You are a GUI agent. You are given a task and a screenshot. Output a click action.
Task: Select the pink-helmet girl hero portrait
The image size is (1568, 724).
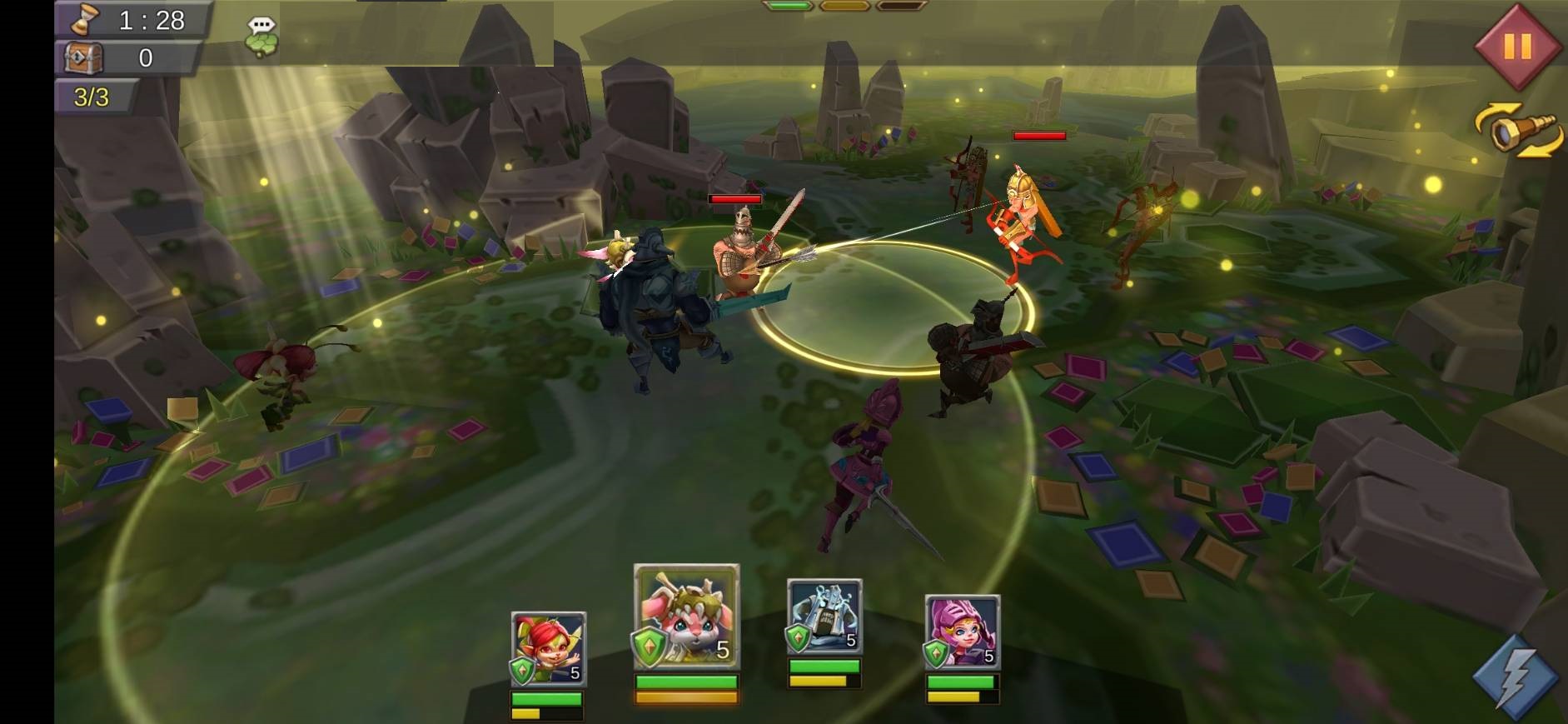pyautogui.click(x=962, y=632)
